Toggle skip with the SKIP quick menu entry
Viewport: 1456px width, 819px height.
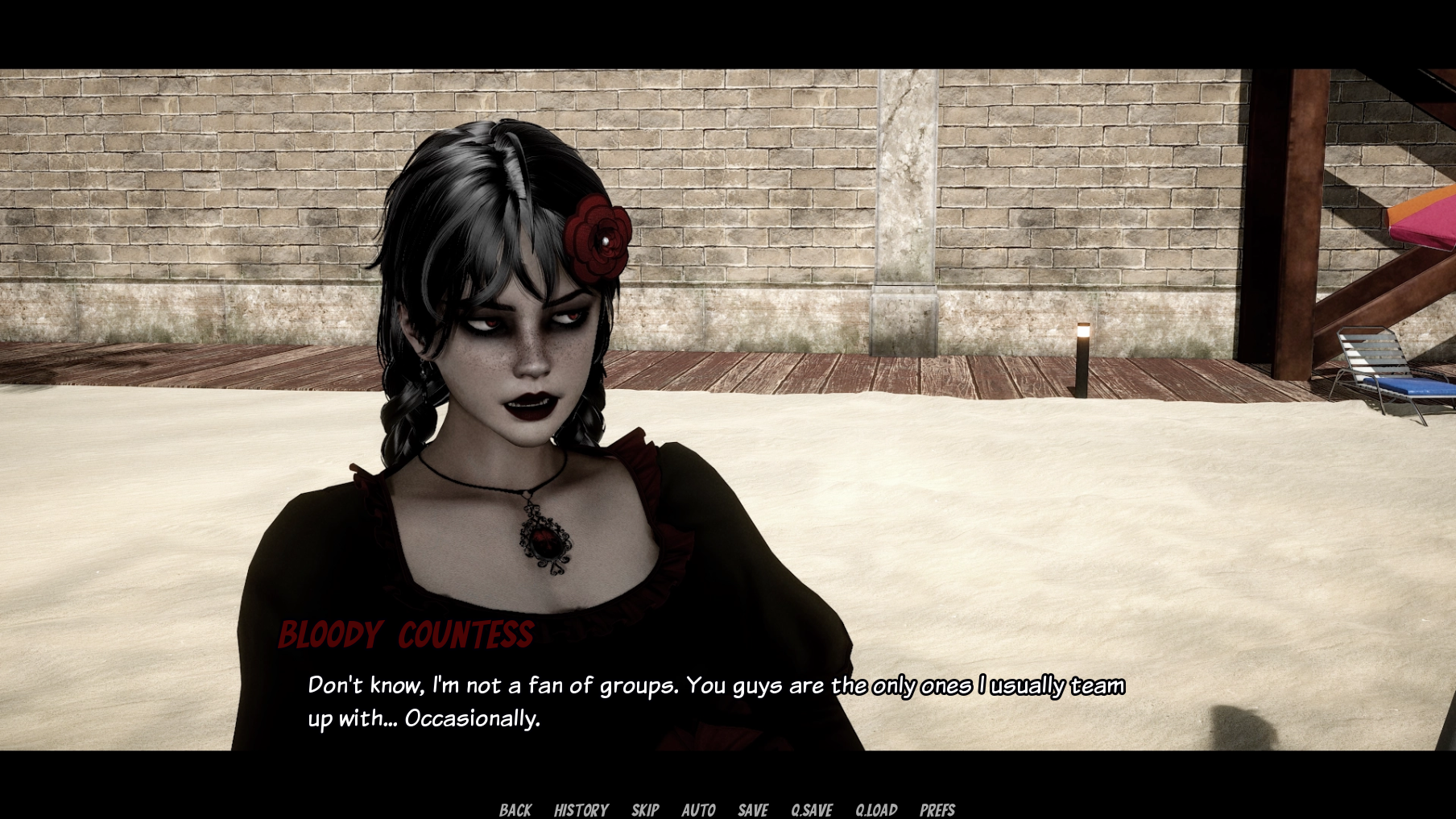tap(645, 810)
